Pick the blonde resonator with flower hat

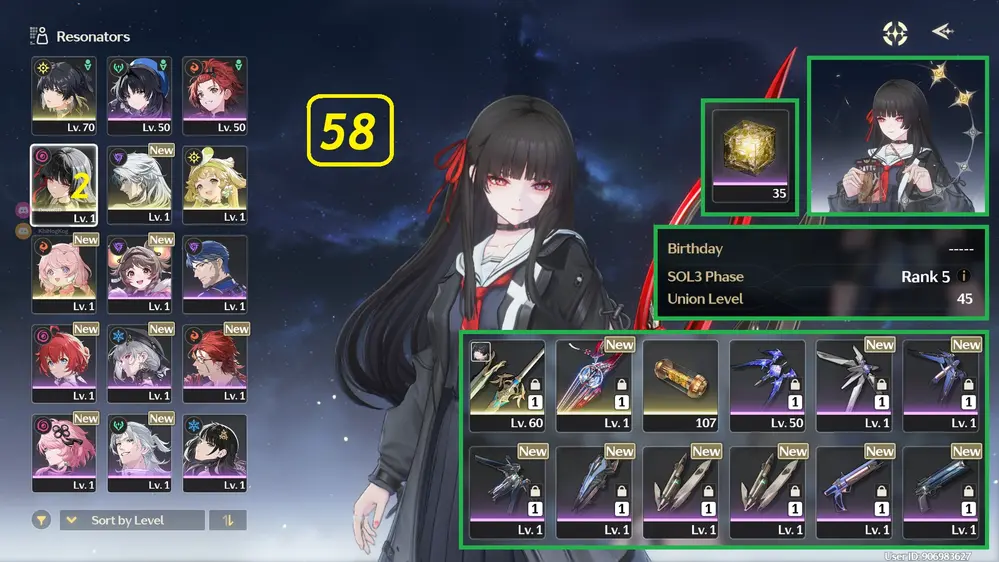(215, 184)
